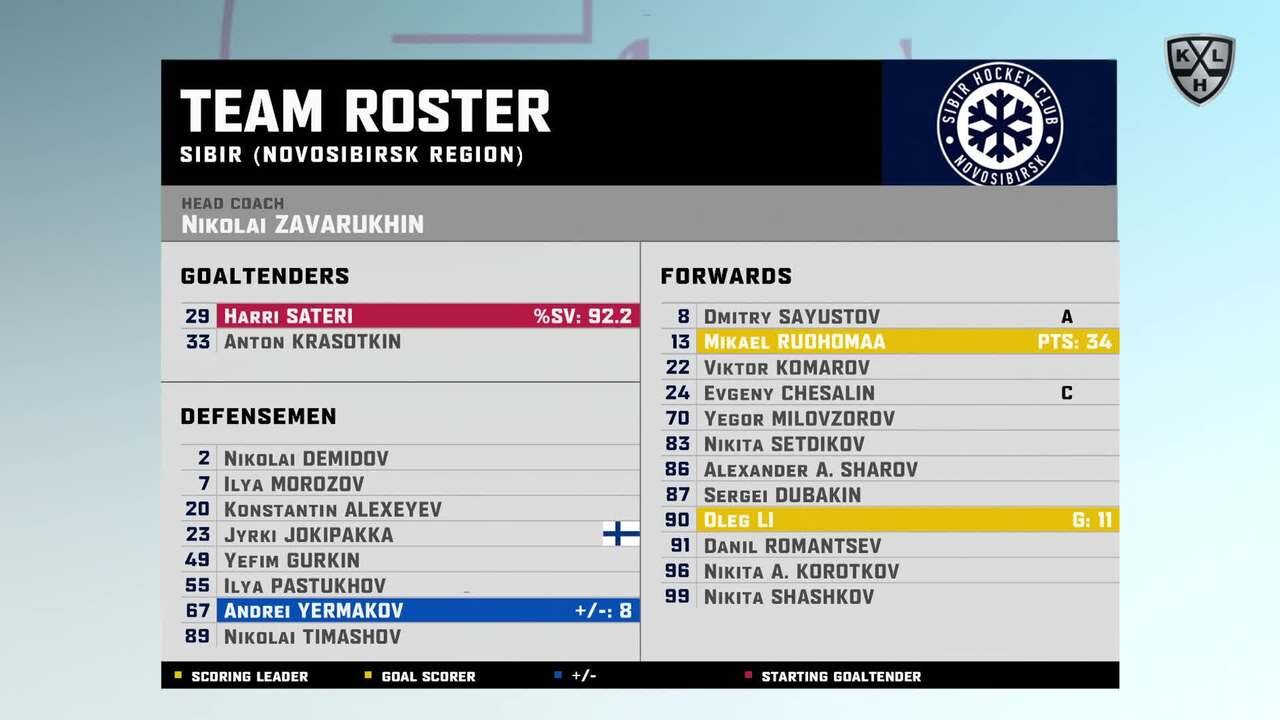
Task: Click the Sibir Hockey Club logo
Action: pyautogui.click(x=999, y=123)
